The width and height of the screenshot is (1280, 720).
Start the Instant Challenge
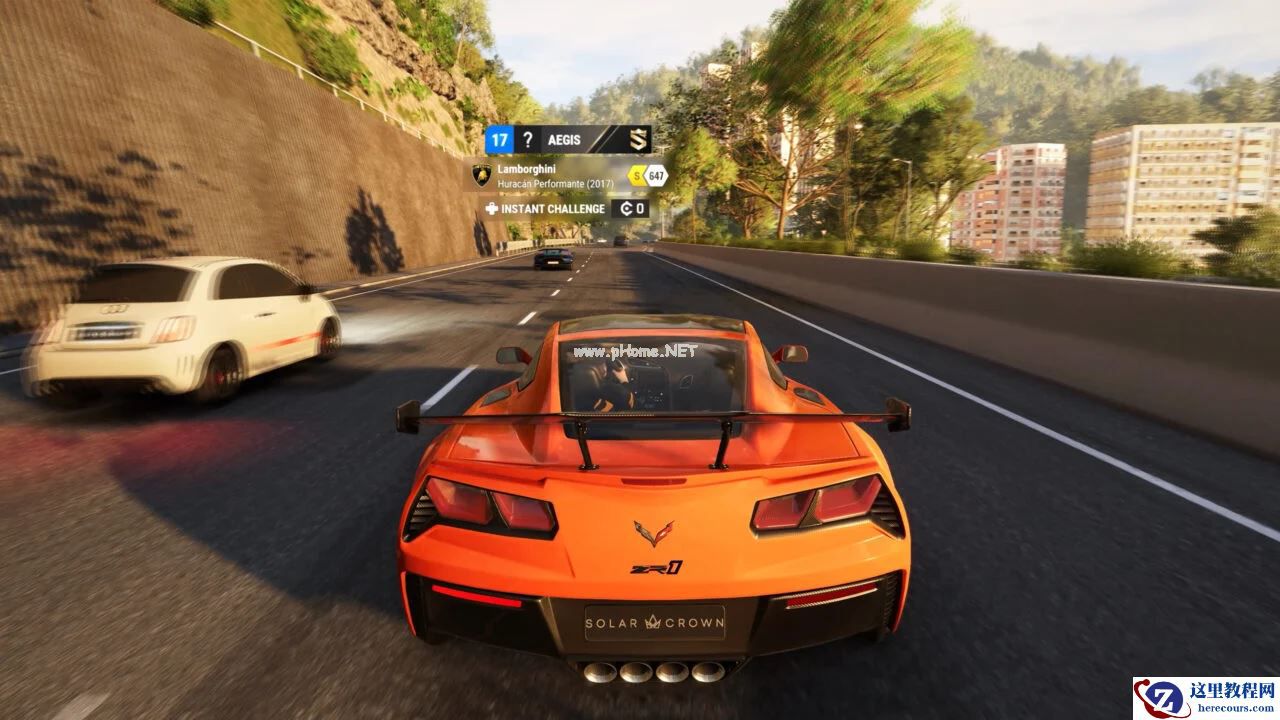click(553, 209)
